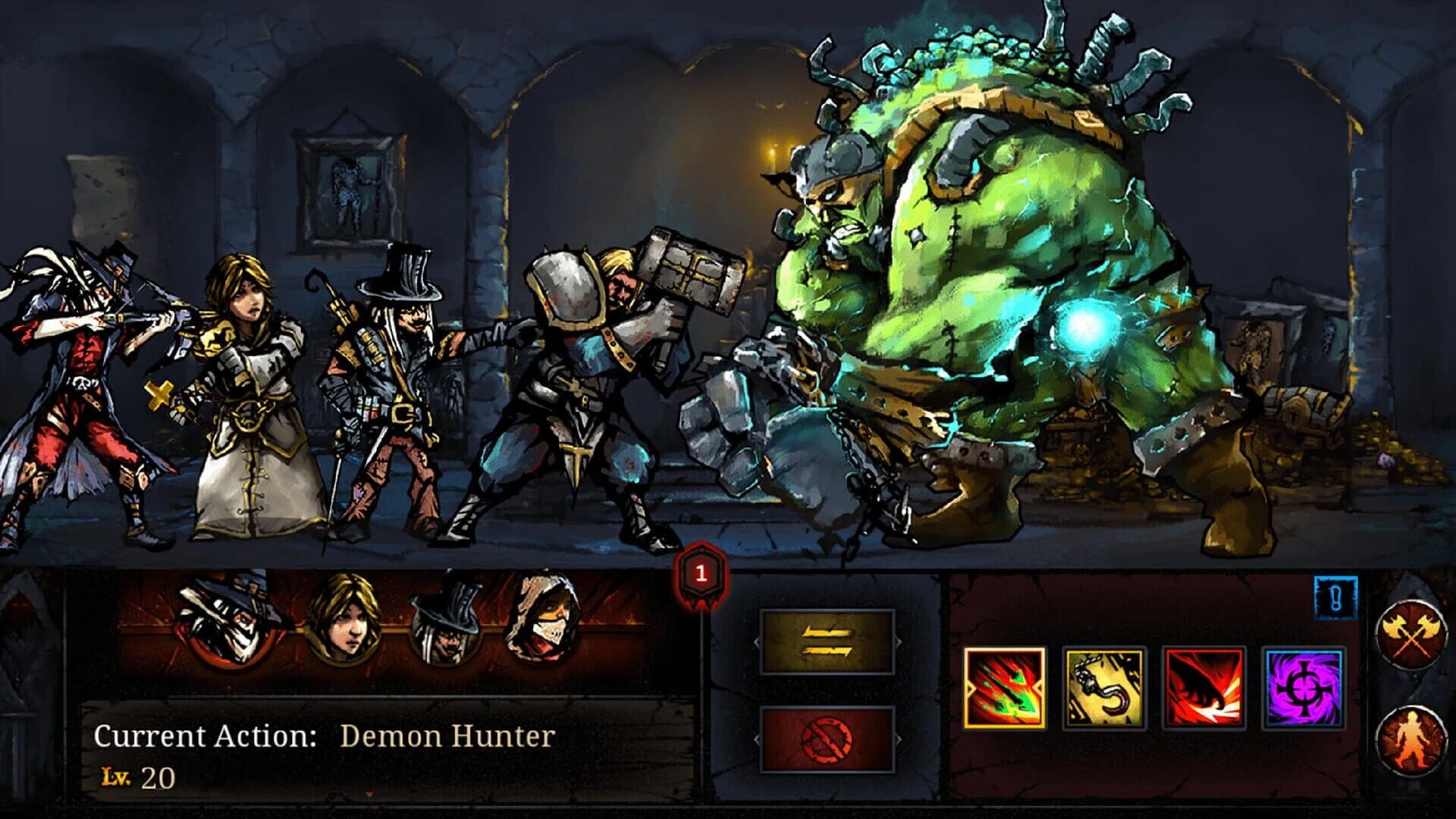The height and width of the screenshot is (819, 1456).
Task: Click the right chevron beside the swap panel
Action: tap(898, 641)
